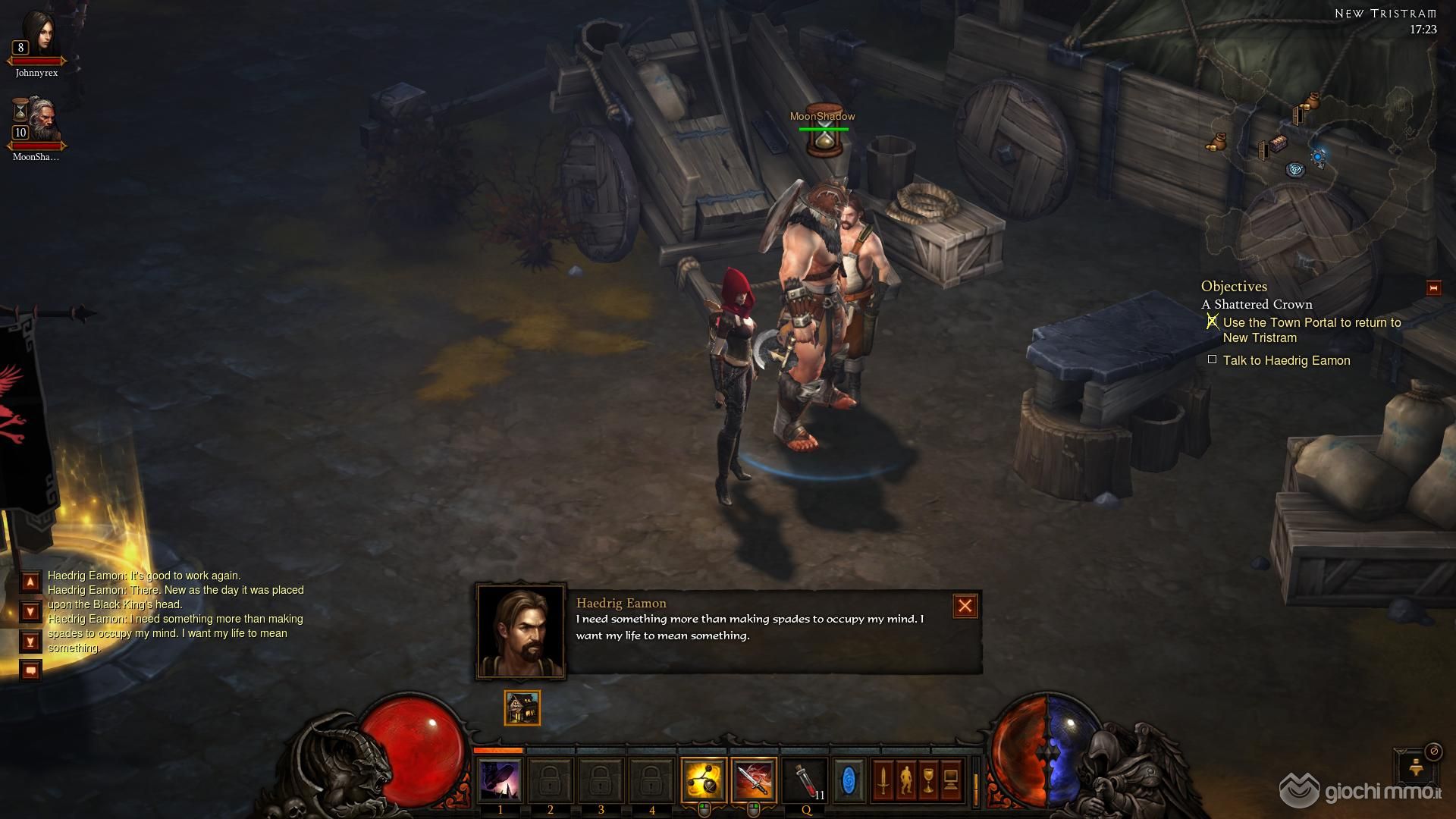1456x819 pixels.
Task: Click the house buff icon above hotbar
Action: [522, 708]
